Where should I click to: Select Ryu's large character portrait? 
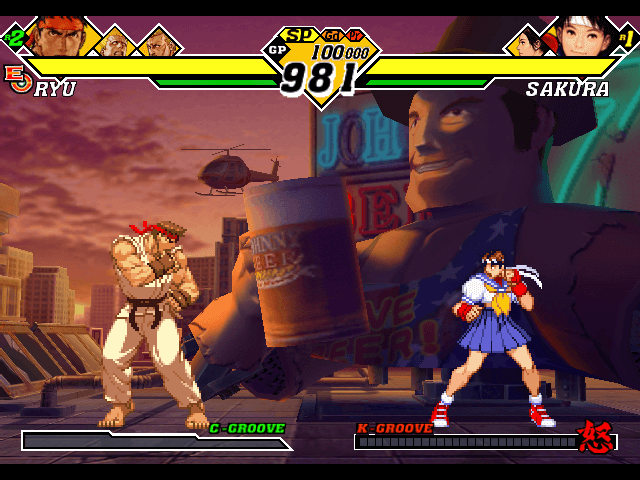[x=55, y=35]
